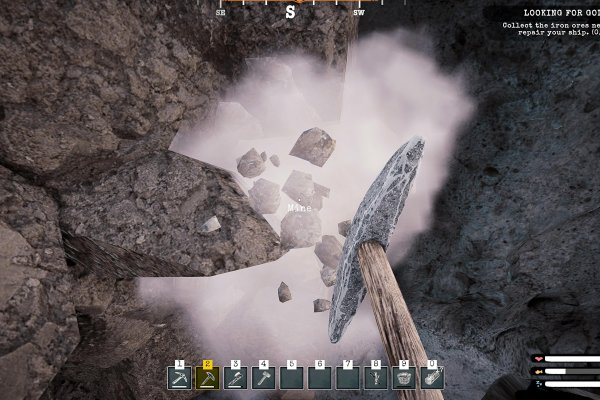Pick the tool in hotbar slot 8
The height and width of the screenshot is (400, 600).
click(376, 378)
